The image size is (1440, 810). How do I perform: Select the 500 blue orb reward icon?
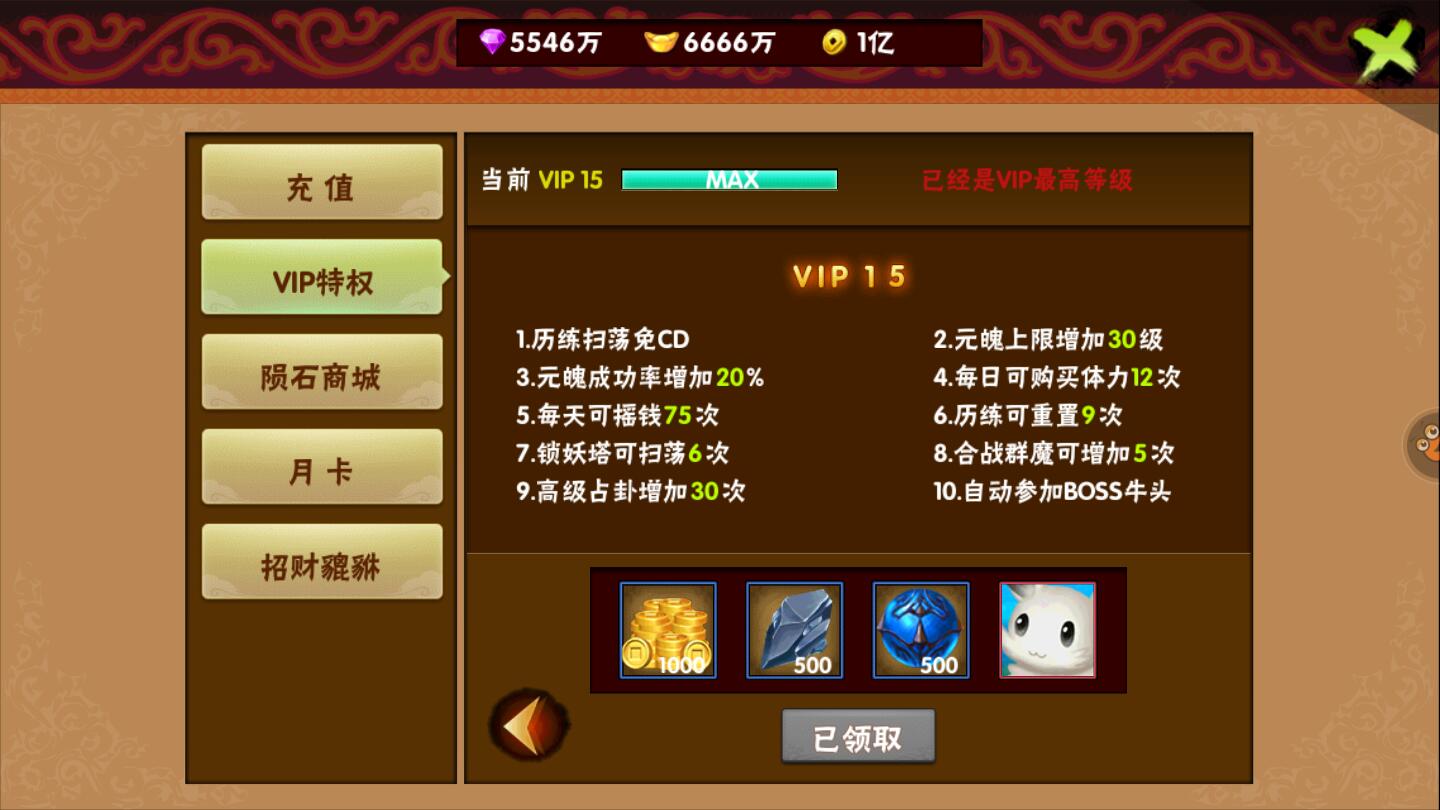point(919,629)
